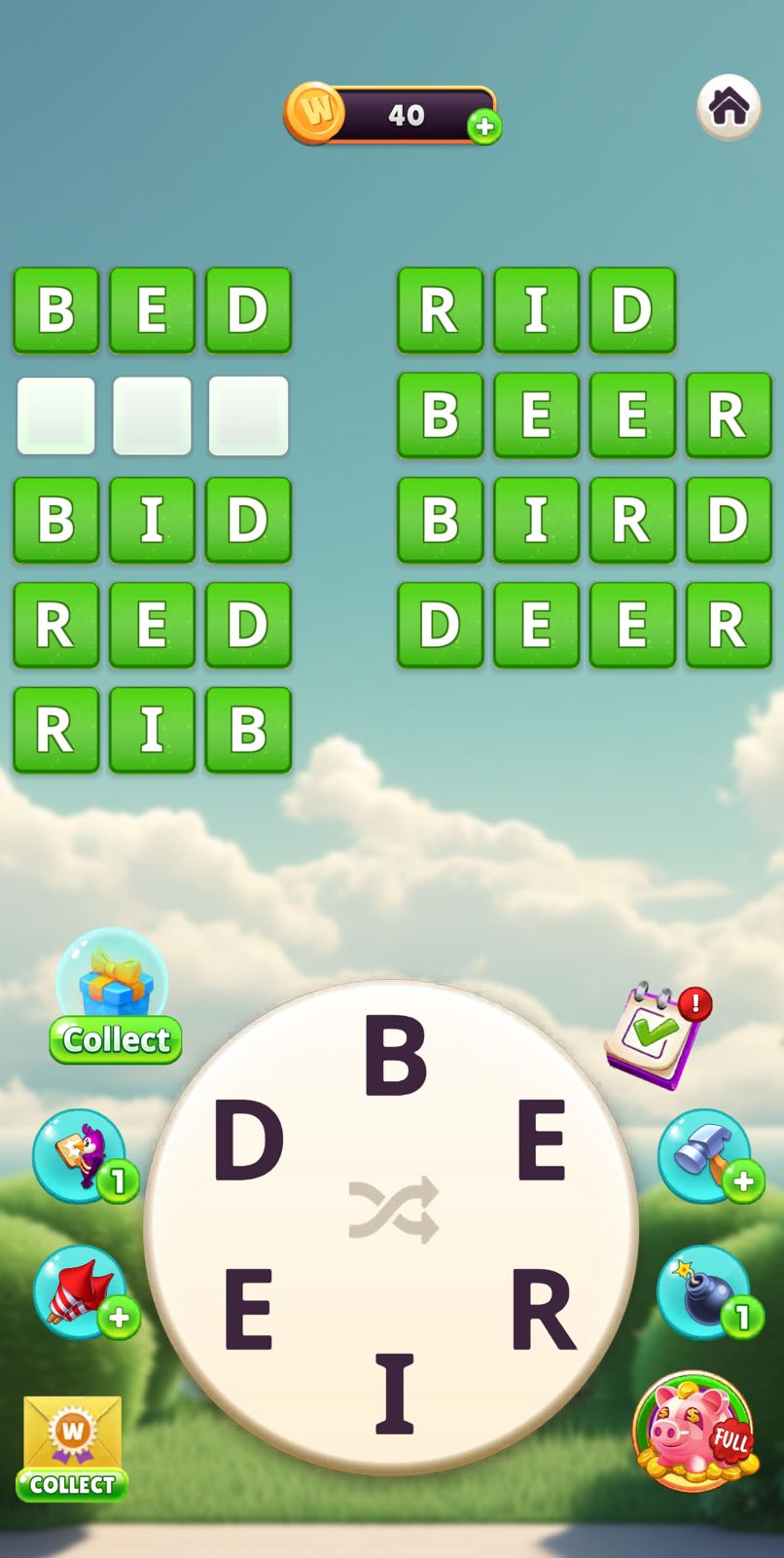Return to the home screen
This screenshot has width=784, height=1558.
click(729, 107)
